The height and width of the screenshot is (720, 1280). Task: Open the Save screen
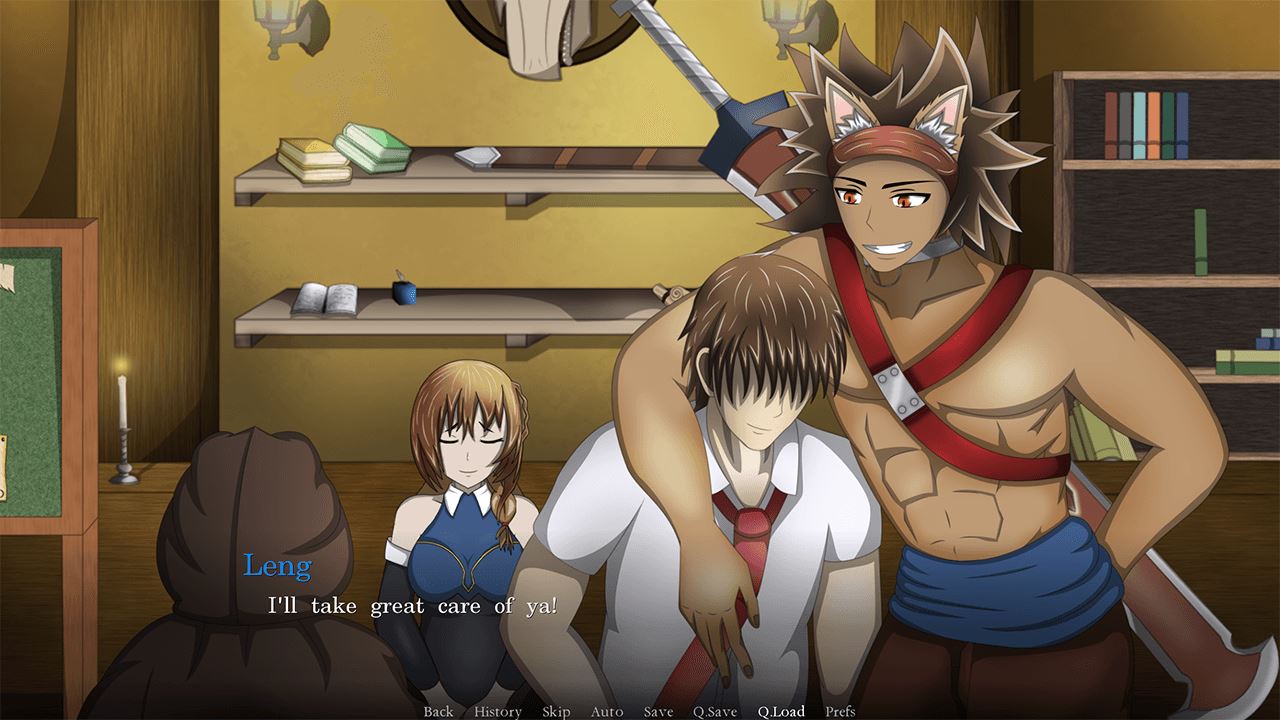[657, 711]
